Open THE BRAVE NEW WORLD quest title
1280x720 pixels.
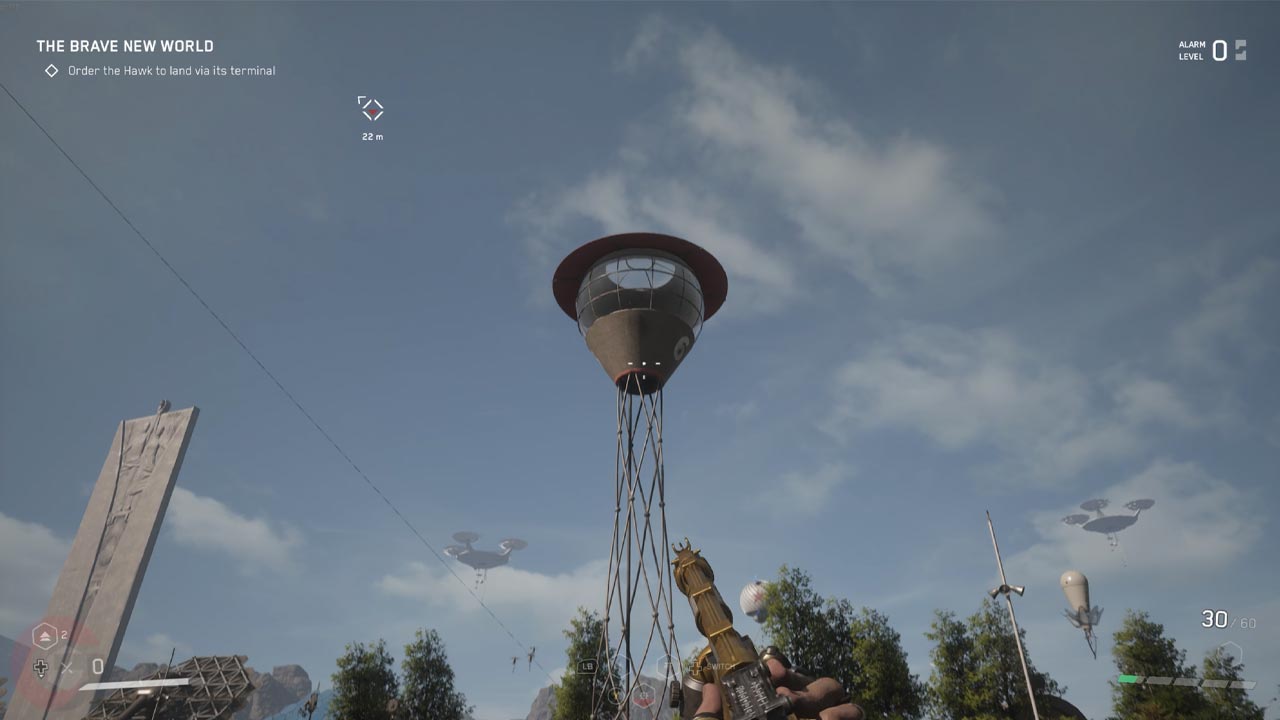[123, 45]
